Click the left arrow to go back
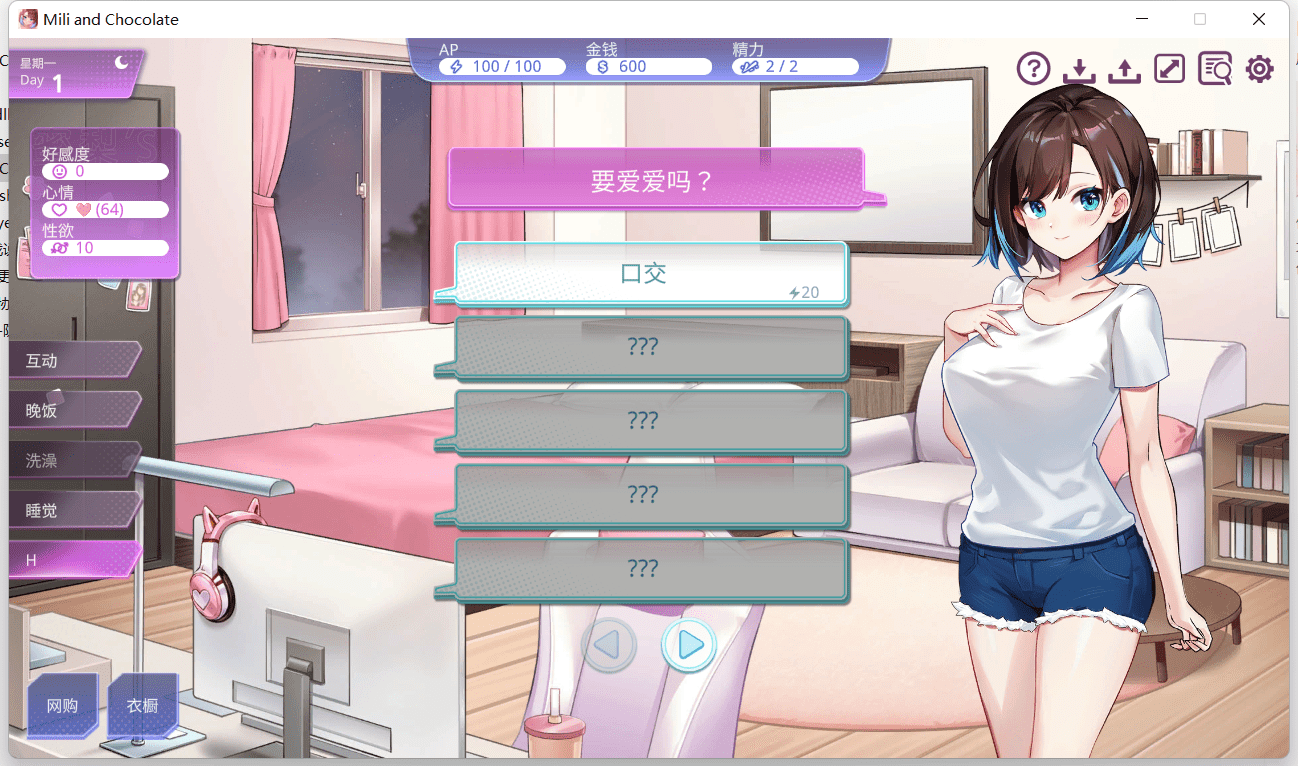The image size is (1298, 766). click(609, 646)
